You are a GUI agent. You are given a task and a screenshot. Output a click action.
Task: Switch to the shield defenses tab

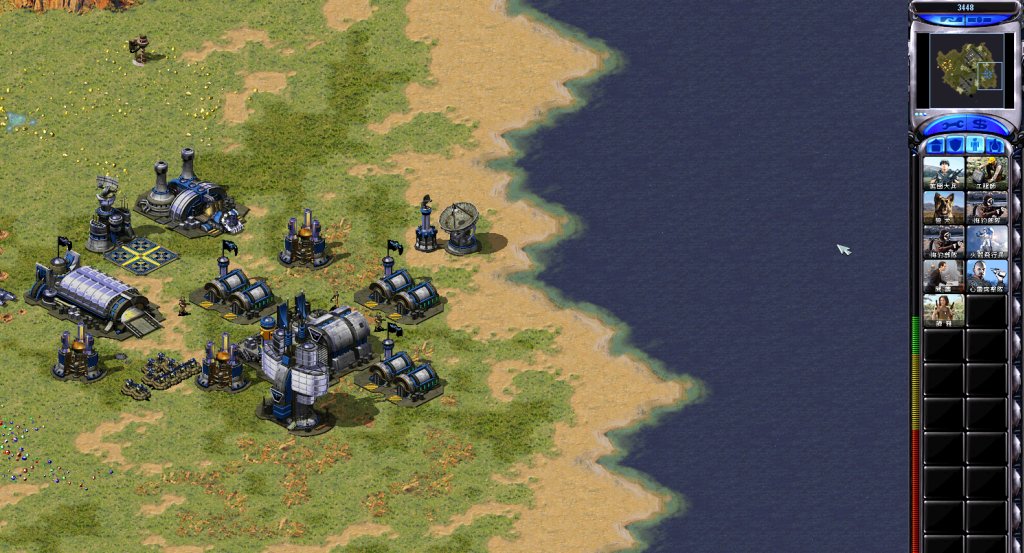(956, 146)
